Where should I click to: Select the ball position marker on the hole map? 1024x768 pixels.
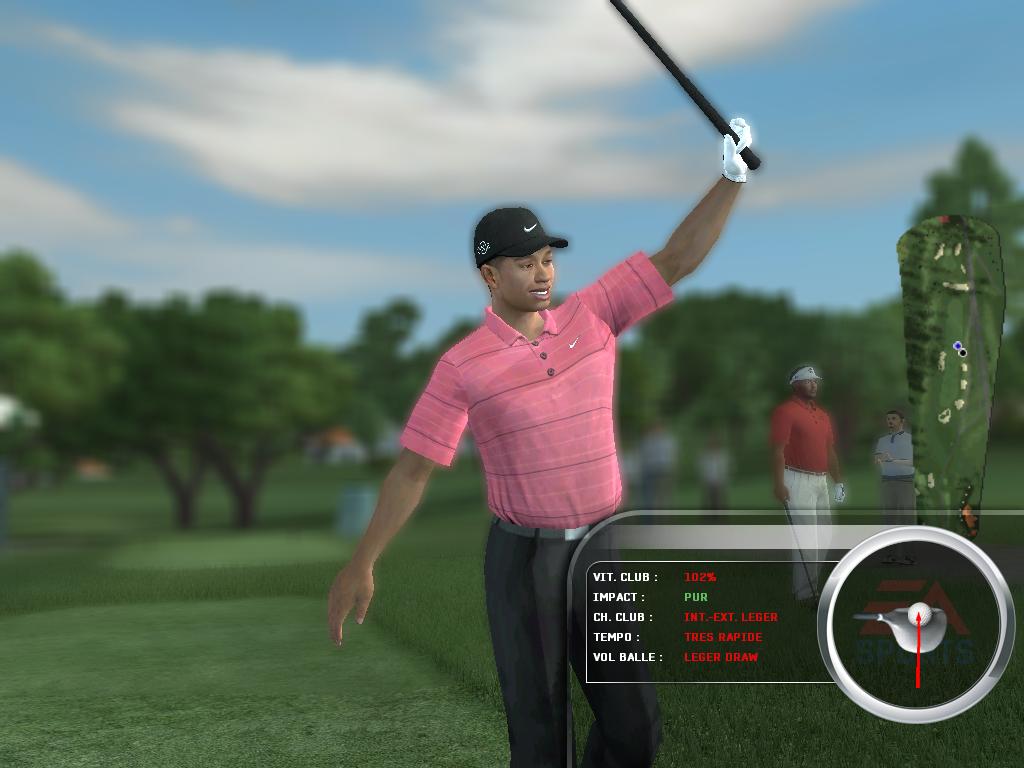click(x=960, y=349)
